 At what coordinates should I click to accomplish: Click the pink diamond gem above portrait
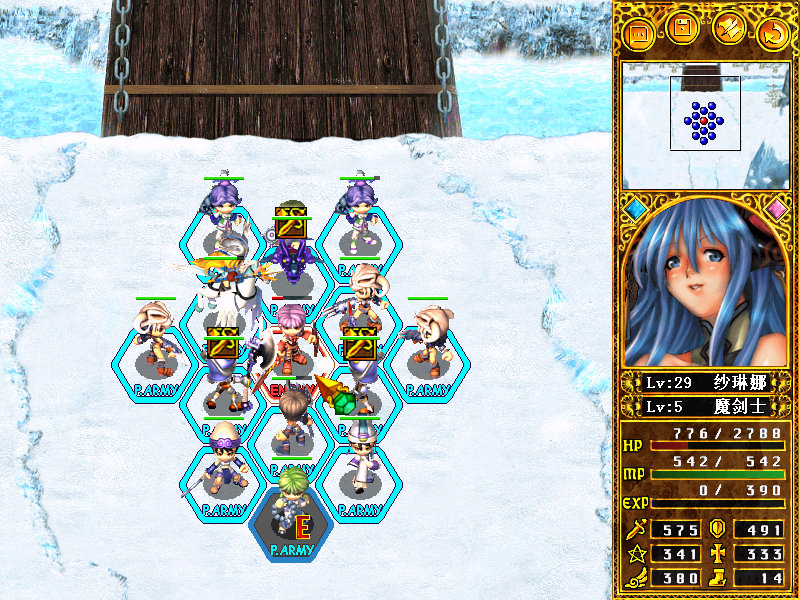[775, 209]
